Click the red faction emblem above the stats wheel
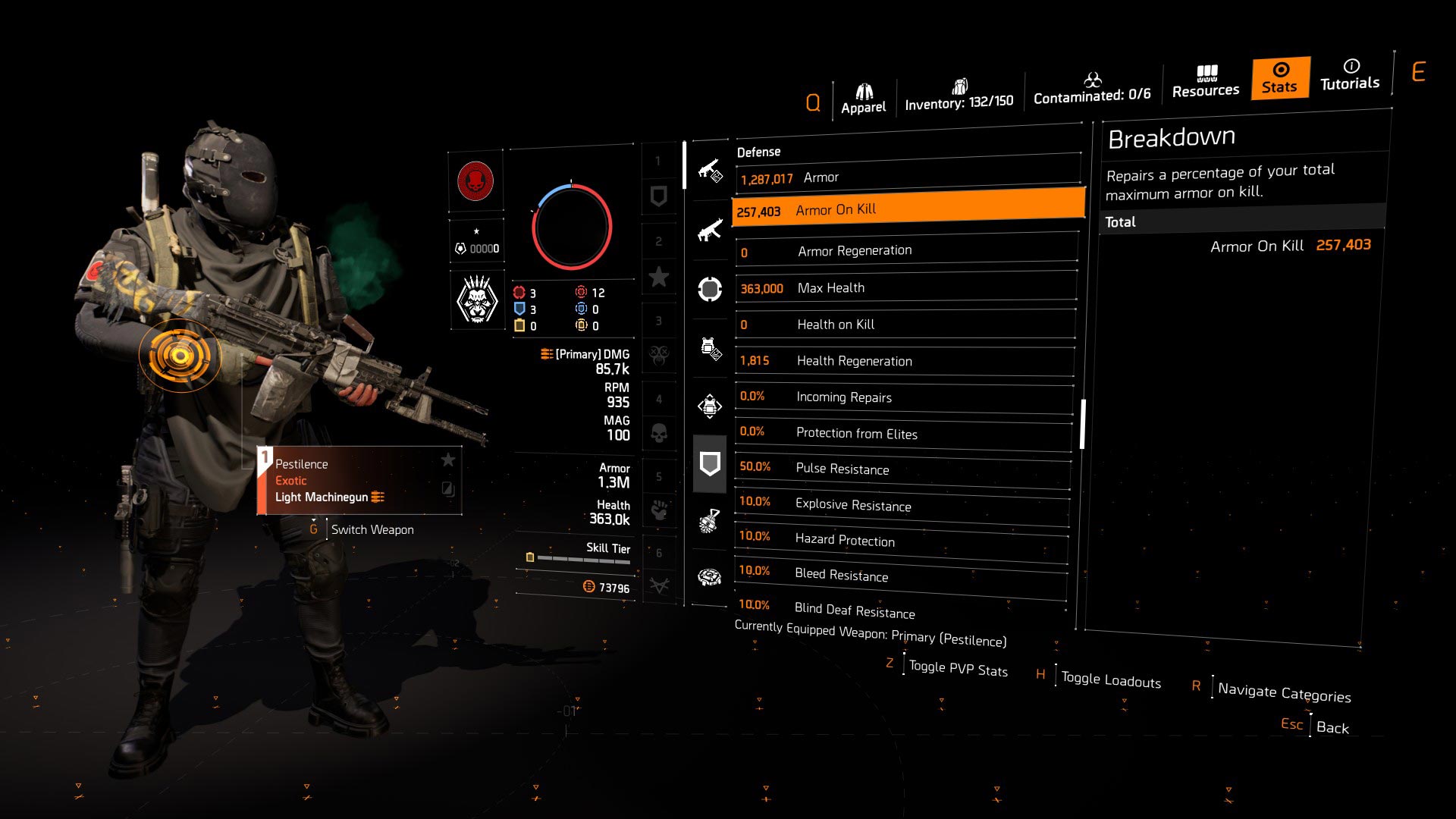This screenshot has height=819, width=1456. [476, 182]
